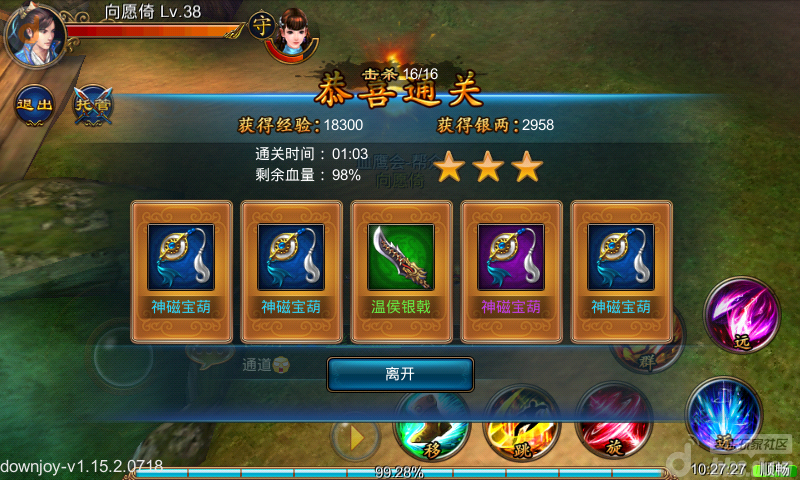Select the 守 companion portrait

294,32
